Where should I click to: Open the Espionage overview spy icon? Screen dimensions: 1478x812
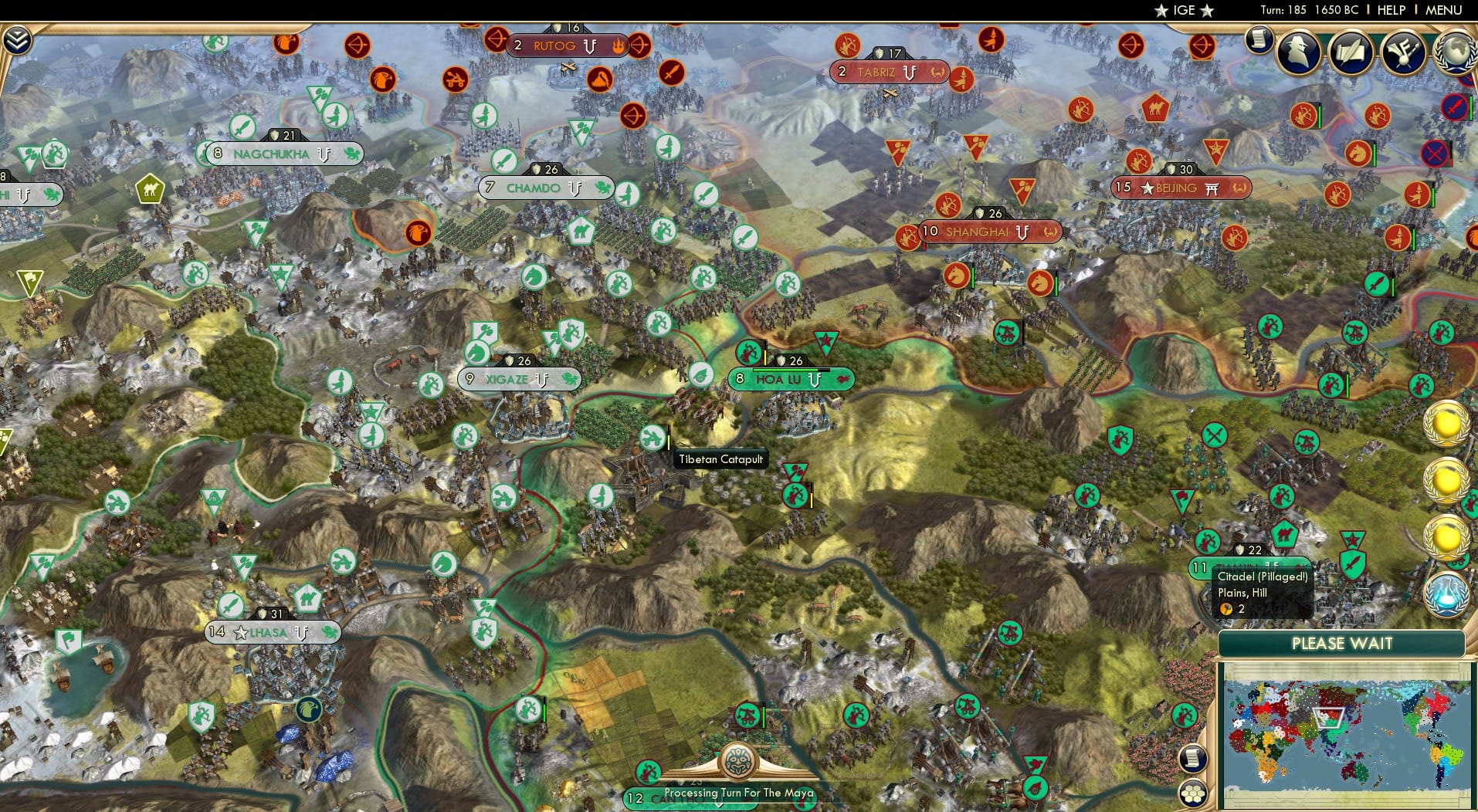tap(1298, 52)
